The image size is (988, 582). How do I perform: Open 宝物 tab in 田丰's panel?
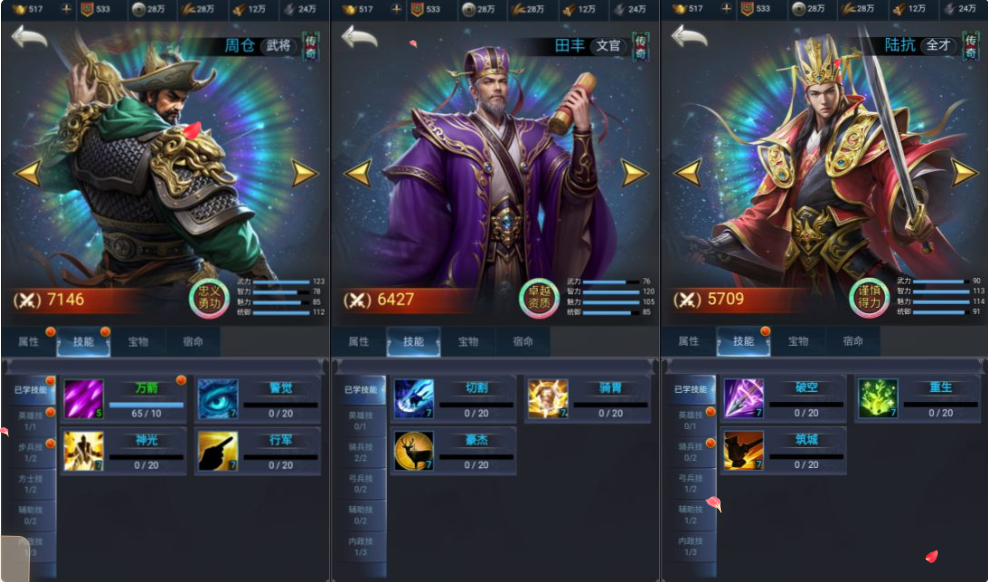(x=468, y=342)
